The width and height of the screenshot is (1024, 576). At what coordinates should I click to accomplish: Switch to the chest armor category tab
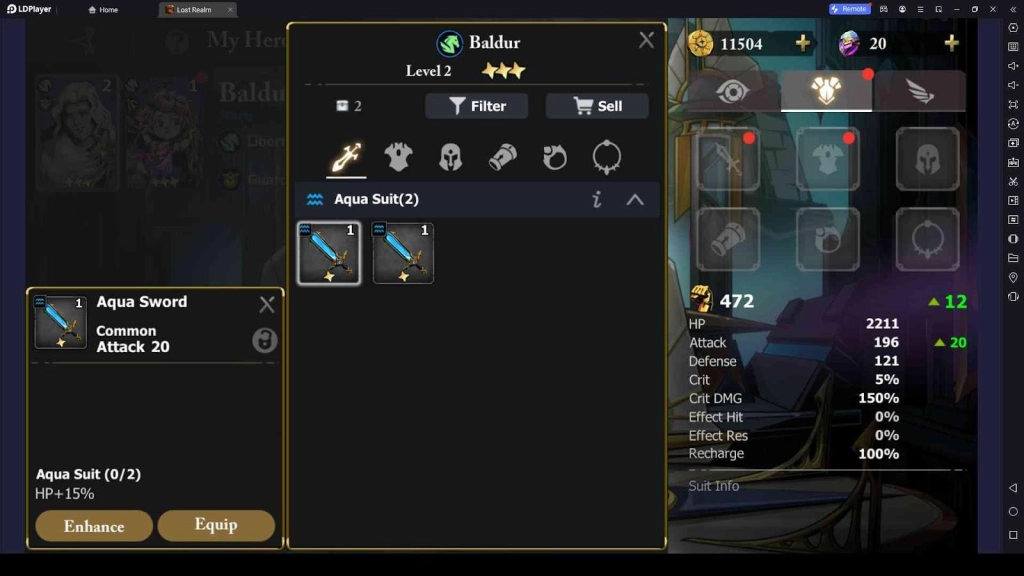click(x=398, y=157)
